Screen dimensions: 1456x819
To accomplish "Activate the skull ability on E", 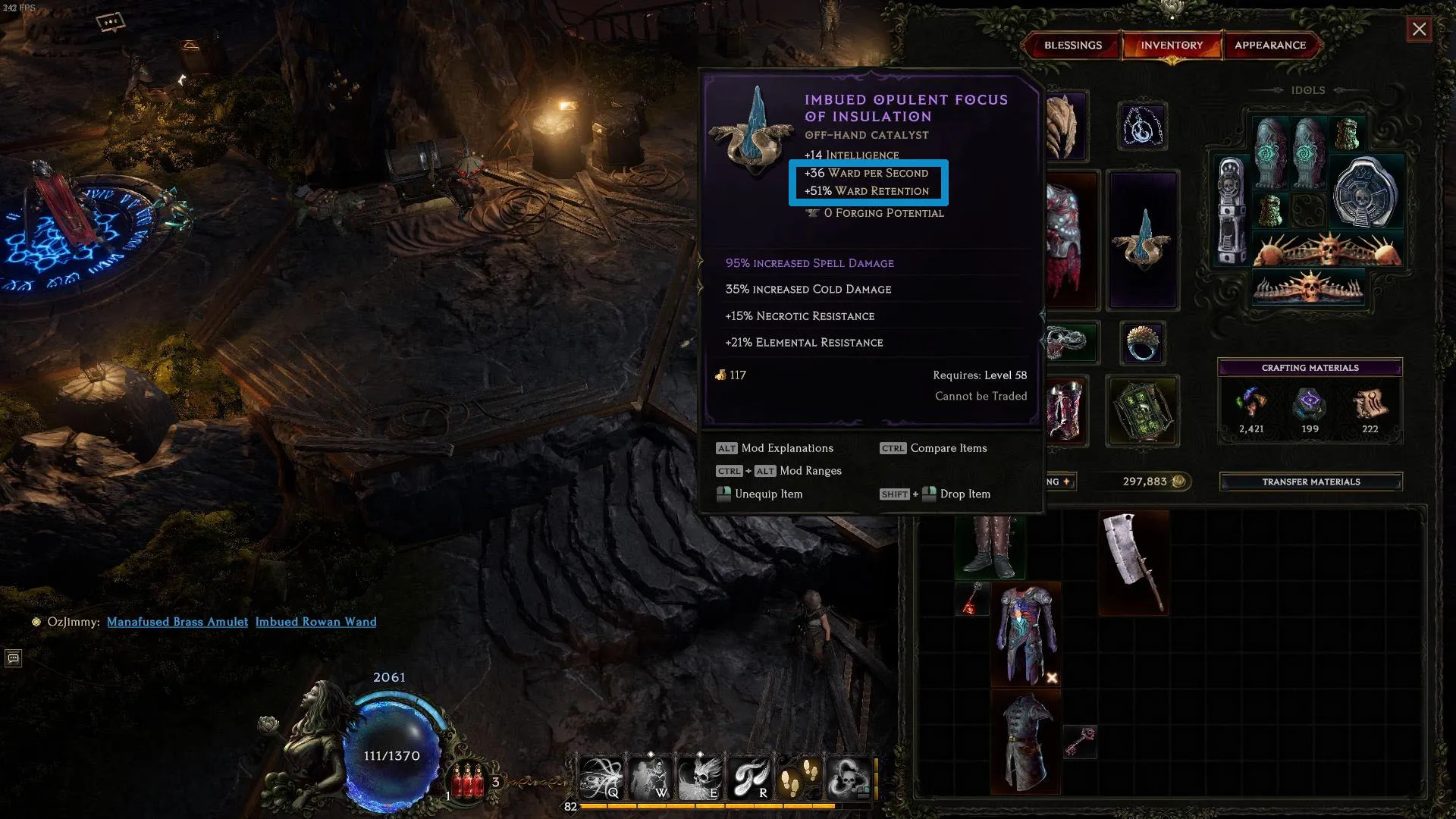I will [699, 778].
